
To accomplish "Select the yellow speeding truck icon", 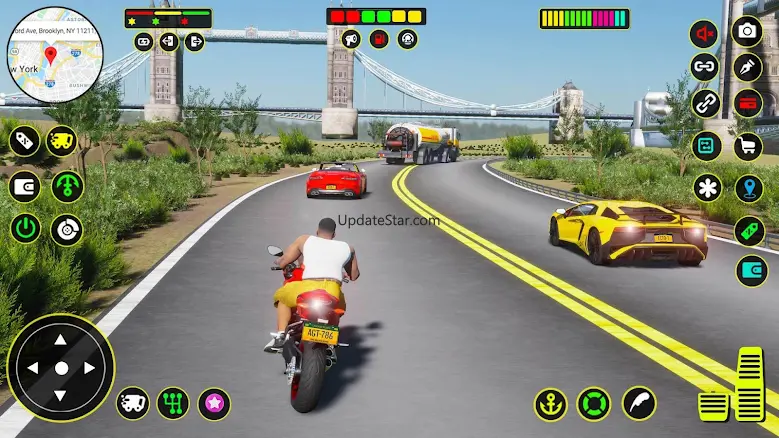I will click(x=62, y=141).
